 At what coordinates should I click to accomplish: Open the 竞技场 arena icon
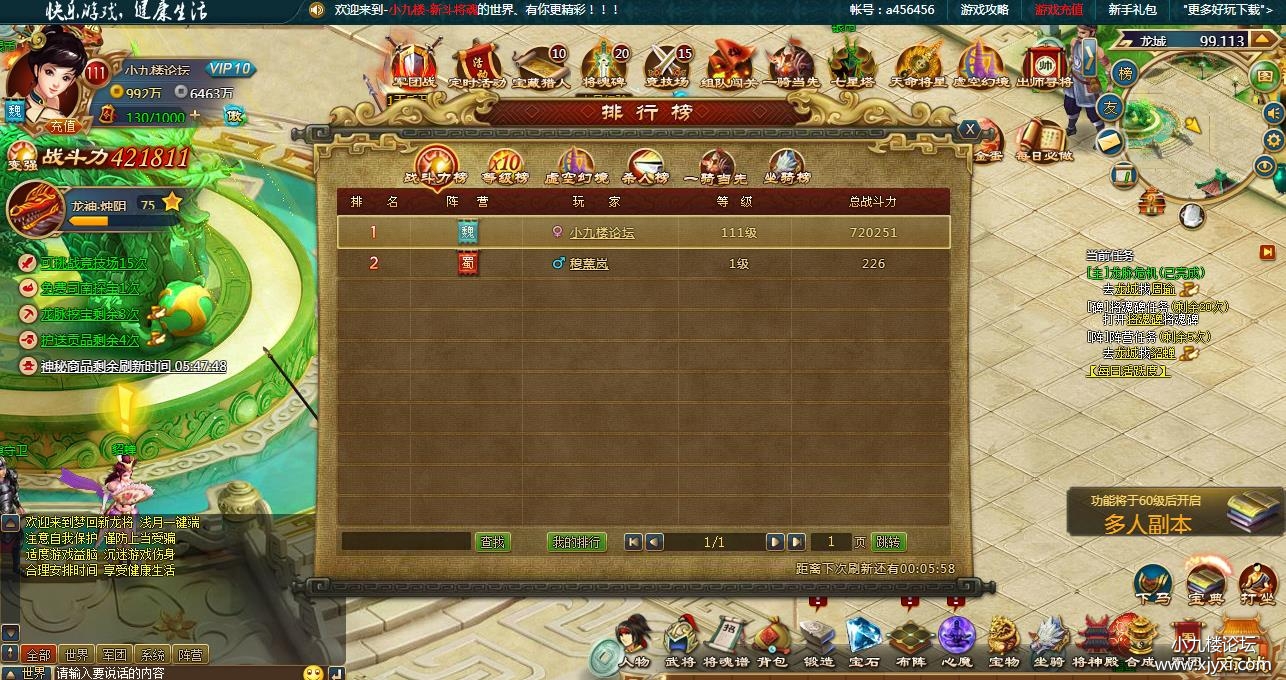[x=666, y=65]
